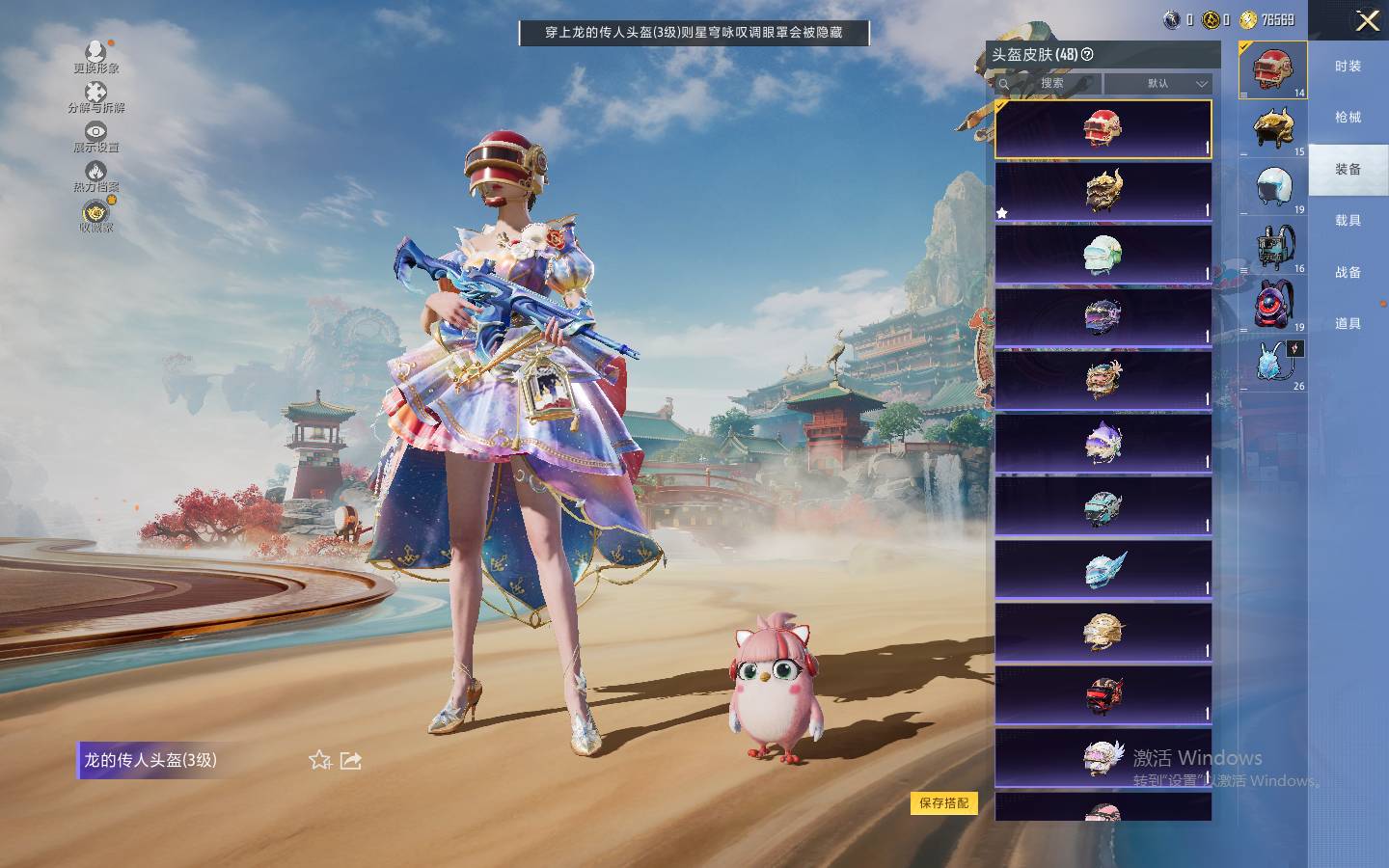Open 更换形象 to change character
The width and height of the screenshot is (1389, 868).
coord(95,53)
